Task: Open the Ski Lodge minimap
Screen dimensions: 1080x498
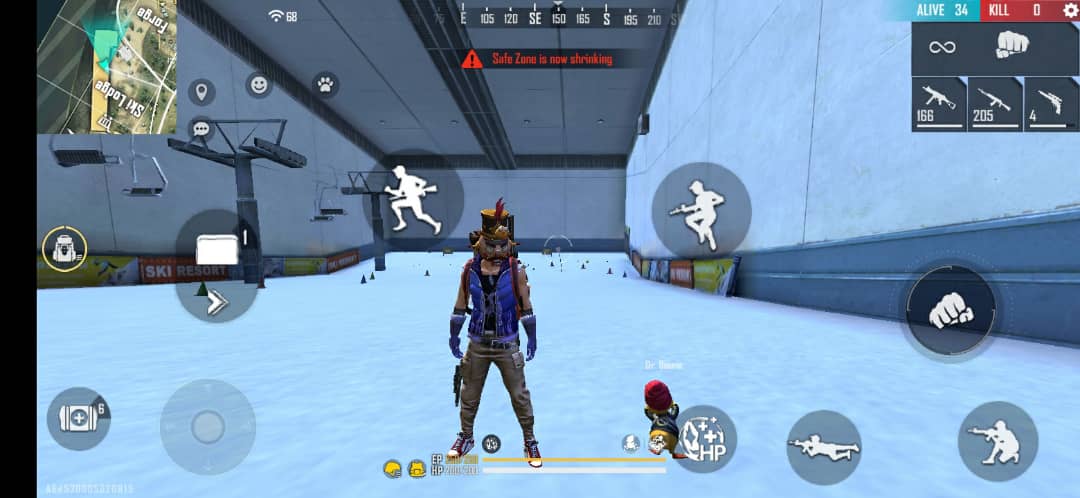Action: 106,66
